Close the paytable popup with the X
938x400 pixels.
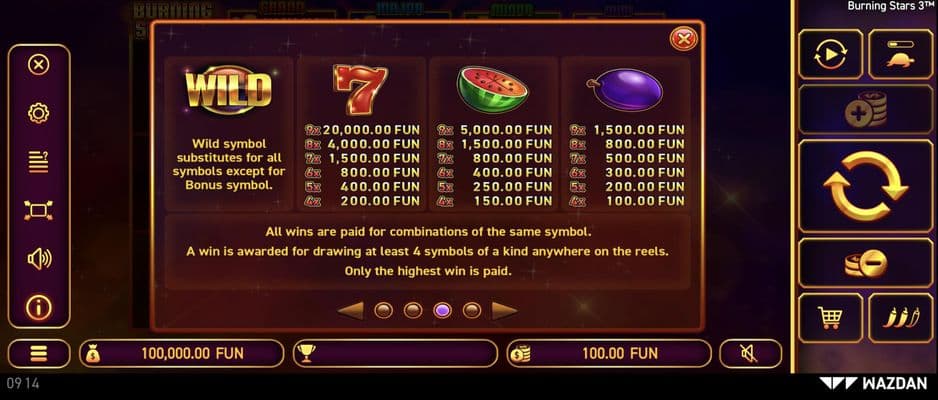(684, 39)
